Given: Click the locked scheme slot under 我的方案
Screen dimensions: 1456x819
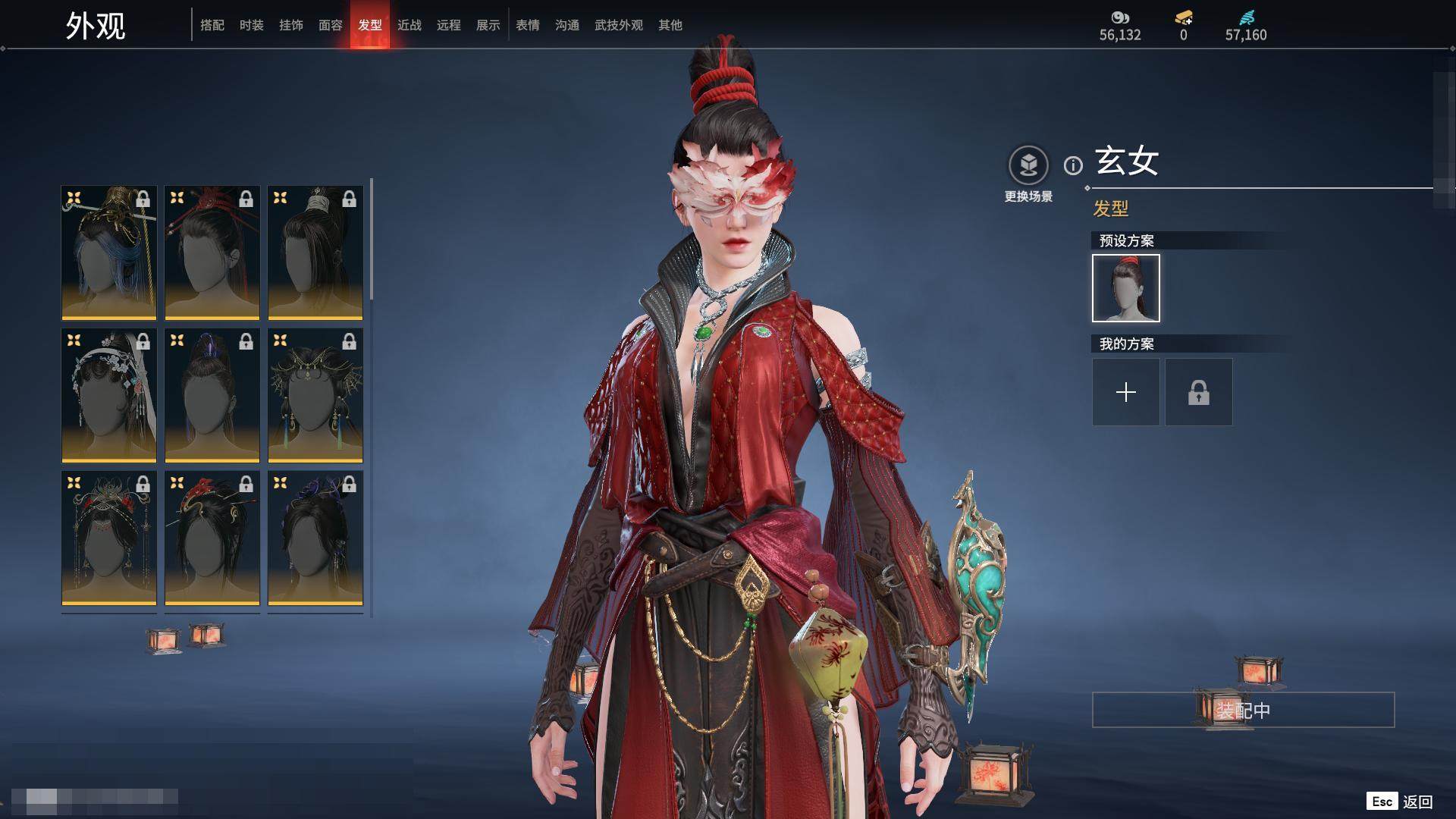Looking at the screenshot, I should 1199,392.
